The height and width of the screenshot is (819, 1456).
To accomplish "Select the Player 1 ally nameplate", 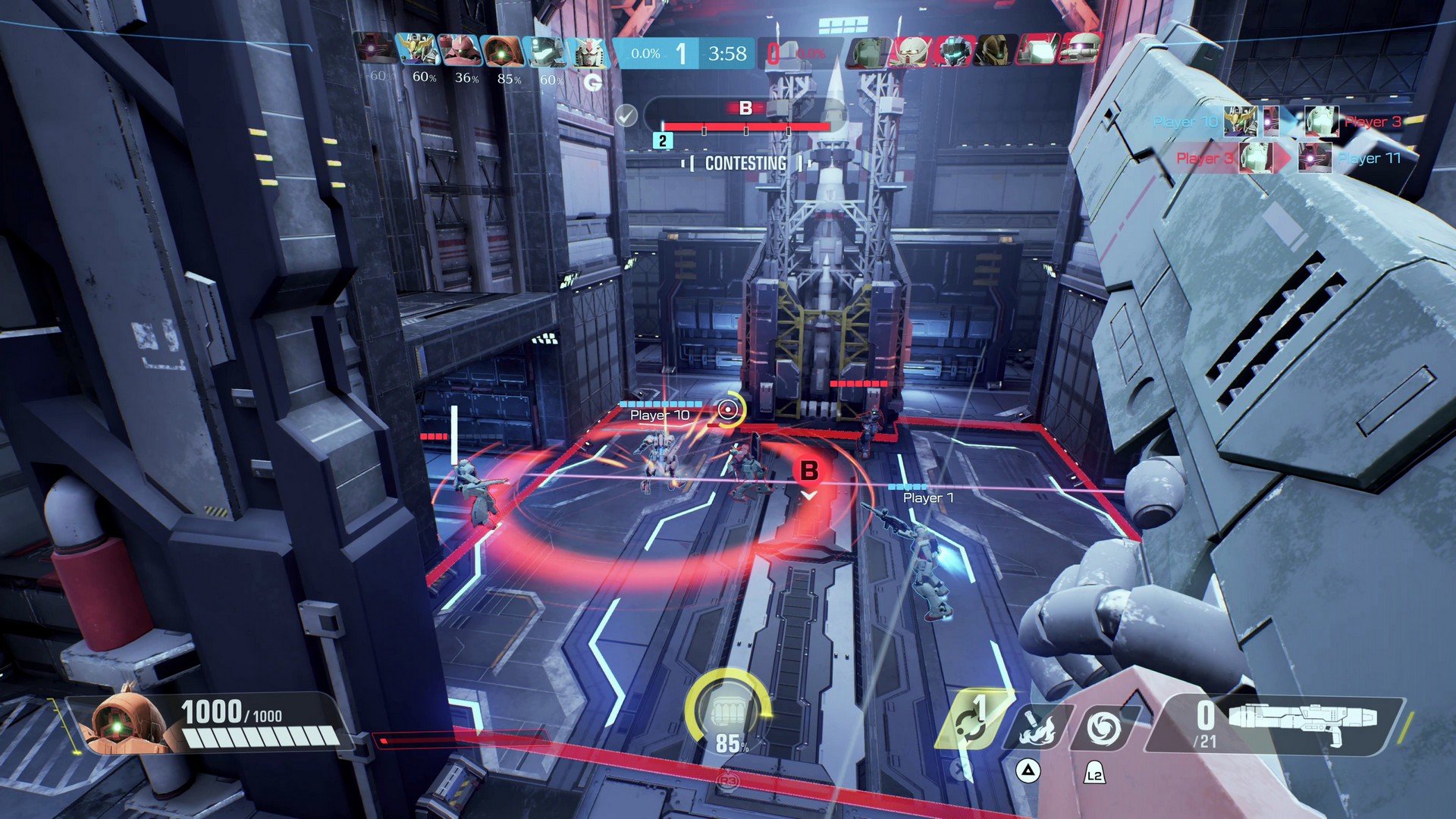I will [928, 497].
